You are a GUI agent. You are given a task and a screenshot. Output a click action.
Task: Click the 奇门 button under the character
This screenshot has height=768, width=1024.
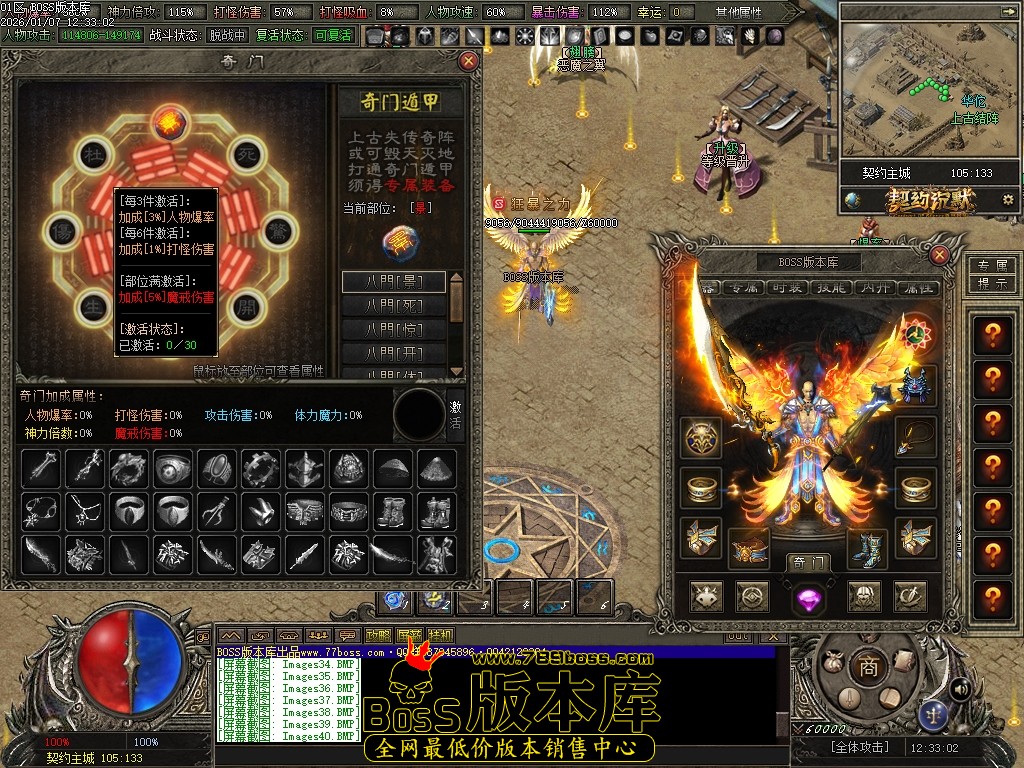pyautogui.click(x=808, y=562)
